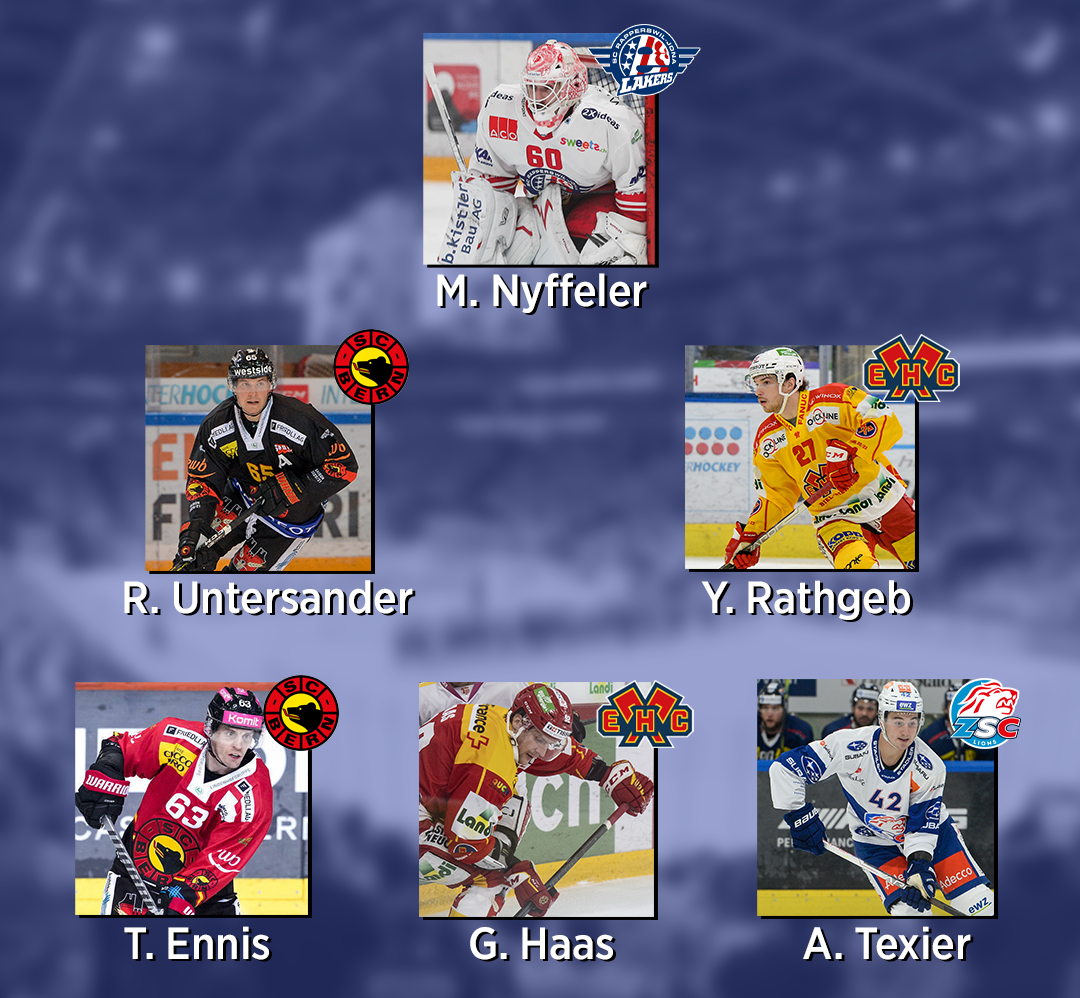Select the M. Nyffeler goalie card
This screenshot has height=998, width=1080.
[540, 150]
